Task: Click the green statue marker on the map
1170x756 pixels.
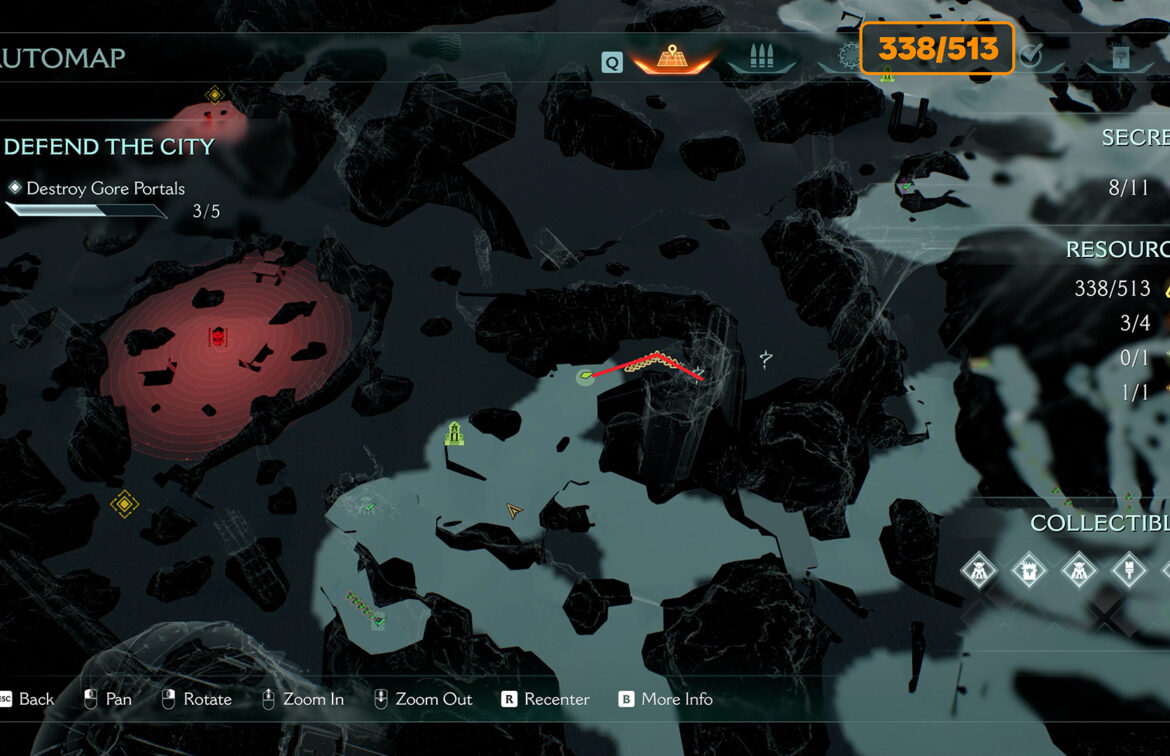Action: tap(454, 434)
